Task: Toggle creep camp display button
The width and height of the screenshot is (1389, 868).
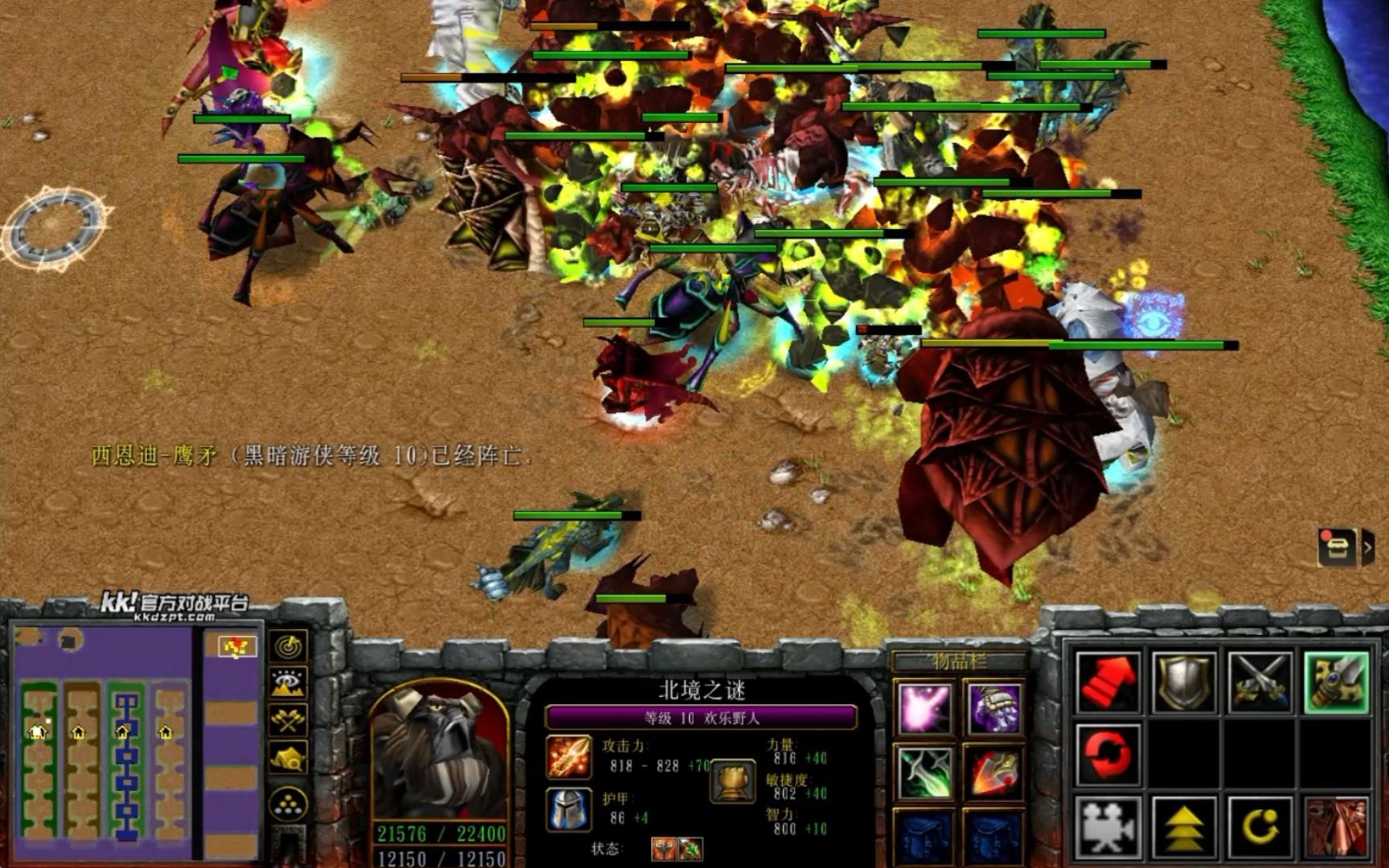Action: coord(289,757)
